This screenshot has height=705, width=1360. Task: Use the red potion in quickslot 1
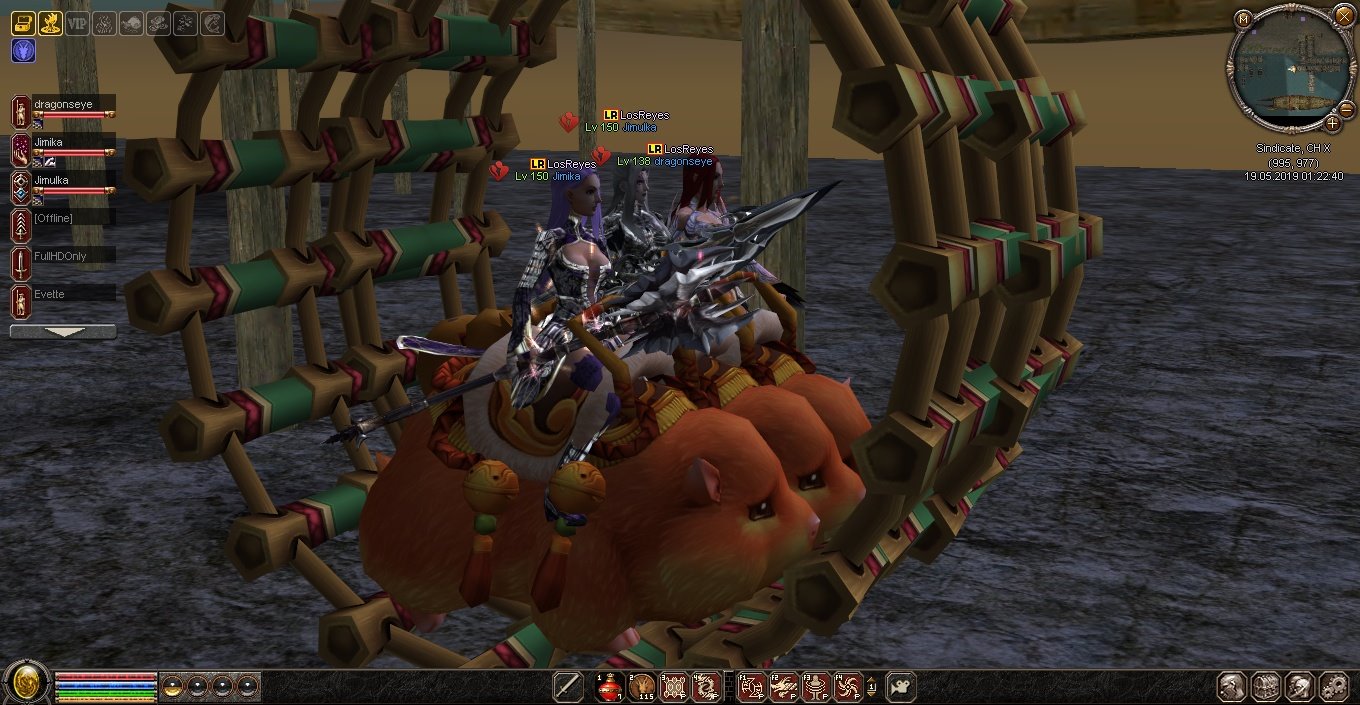[x=609, y=687]
